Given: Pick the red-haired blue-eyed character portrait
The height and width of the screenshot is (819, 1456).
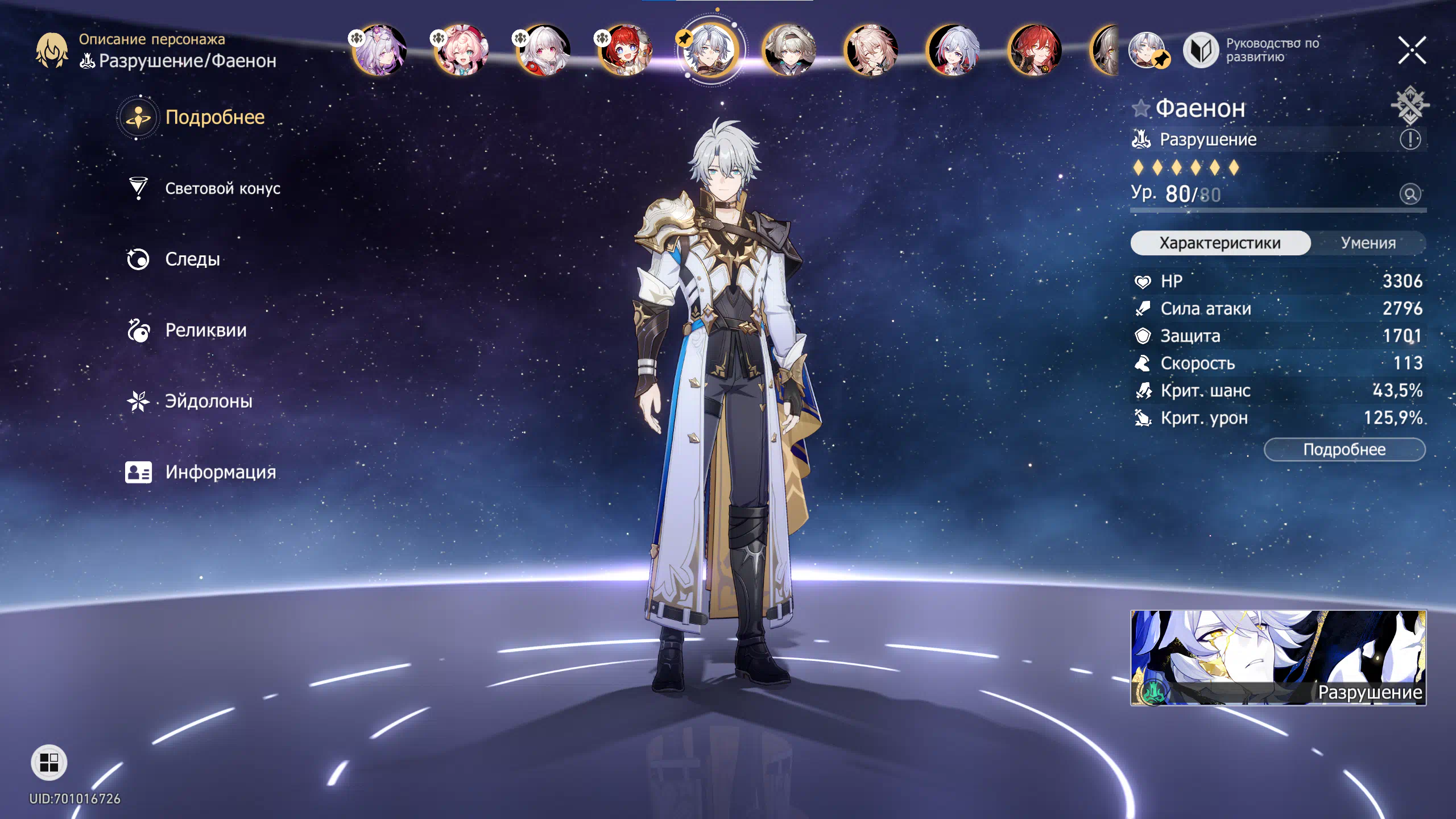Looking at the screenshot, I should [625, 50].
